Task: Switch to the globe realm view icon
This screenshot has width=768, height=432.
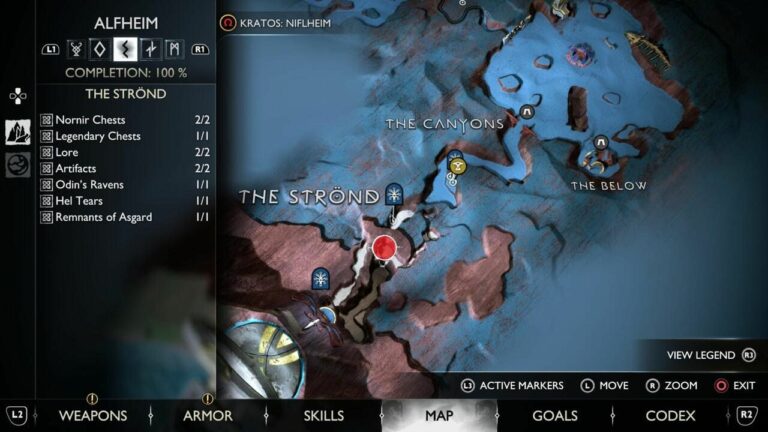Action: tap(18, 165)
